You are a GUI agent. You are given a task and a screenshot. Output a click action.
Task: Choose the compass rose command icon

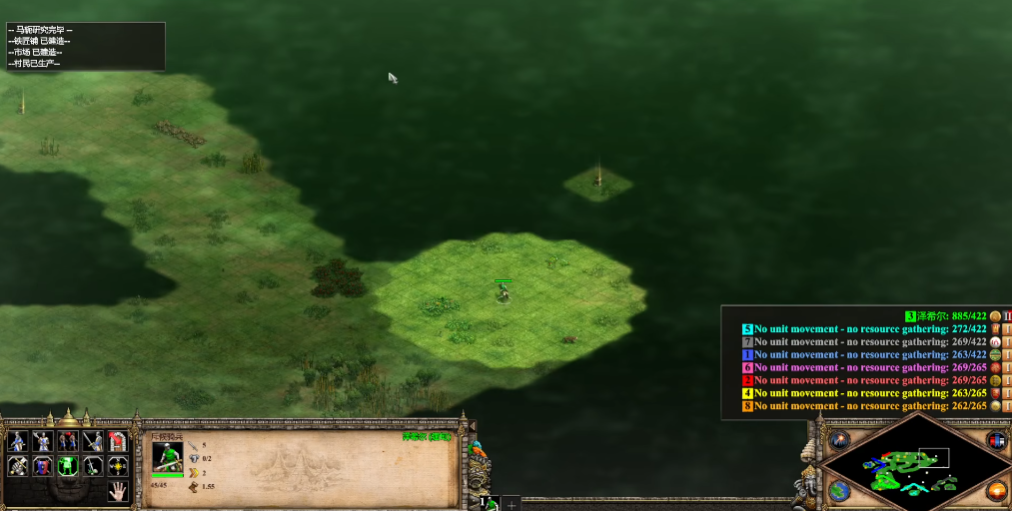118,466
